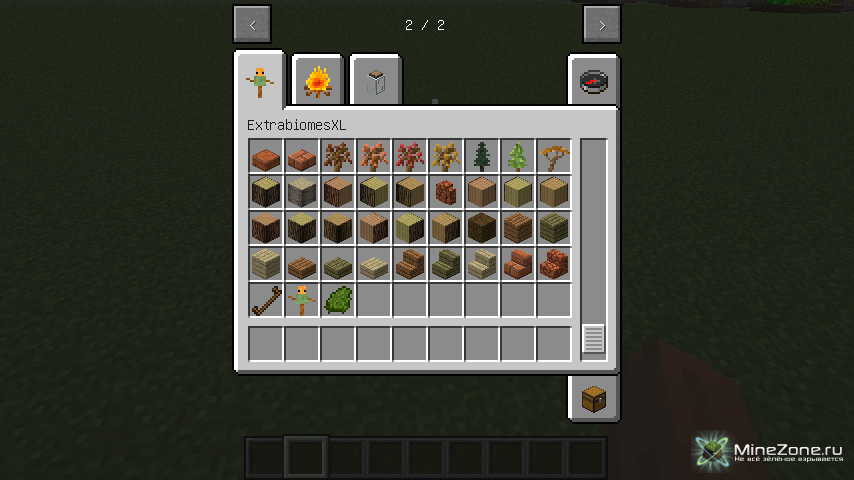Screen dimensions: 854x480
Task: Take the pale beige plank slab
Action: pos(374,264)
